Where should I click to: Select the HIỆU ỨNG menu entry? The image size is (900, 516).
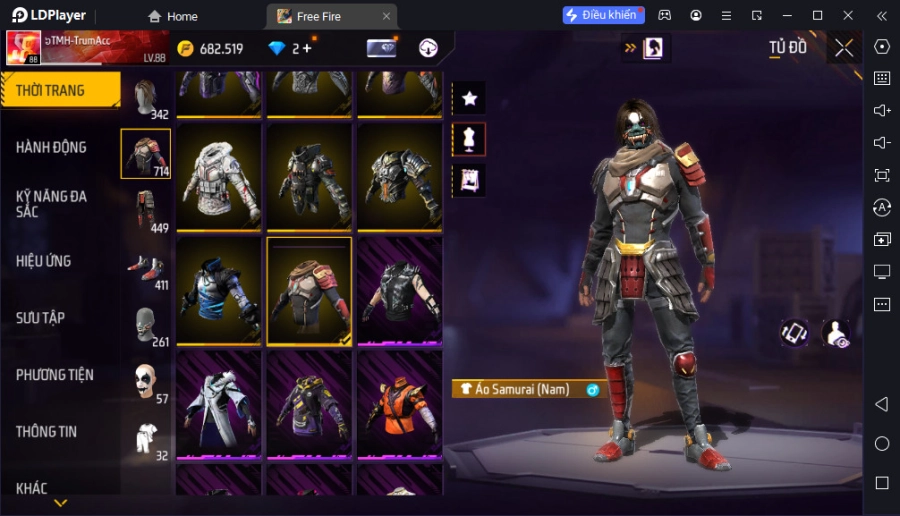click(x=44, y=261)
